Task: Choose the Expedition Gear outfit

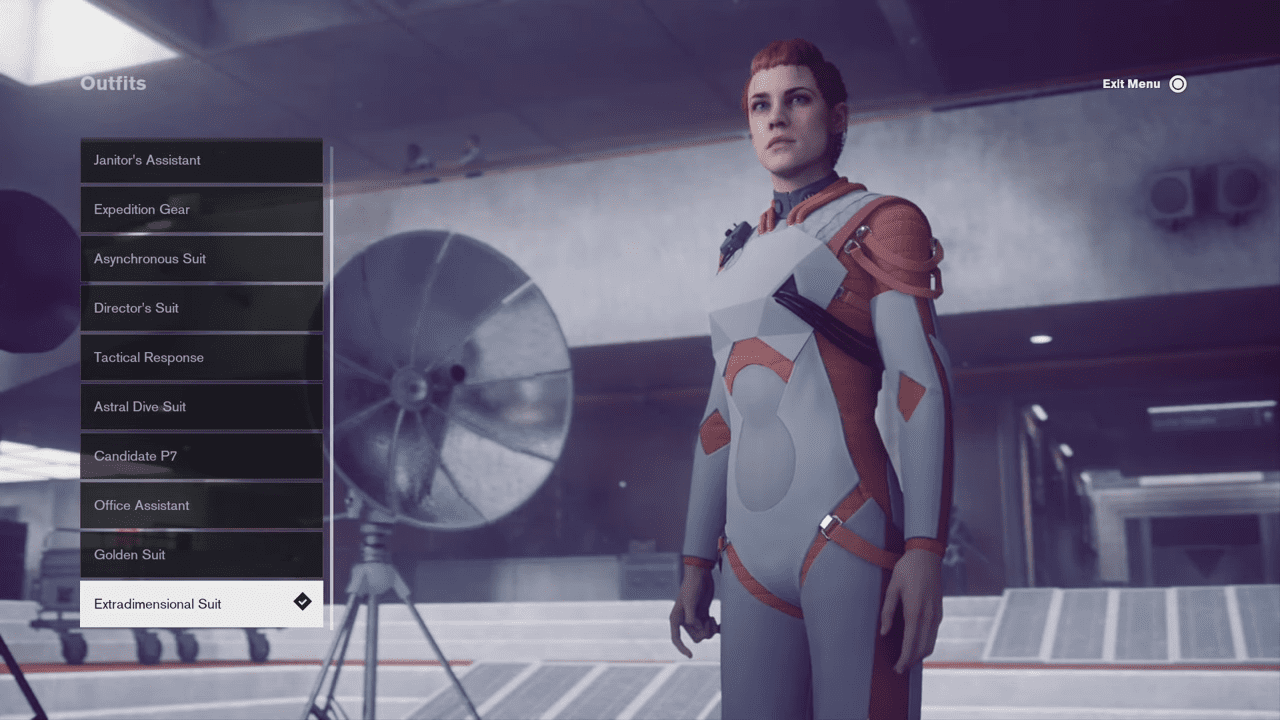Action: click(x=201, y=209)
